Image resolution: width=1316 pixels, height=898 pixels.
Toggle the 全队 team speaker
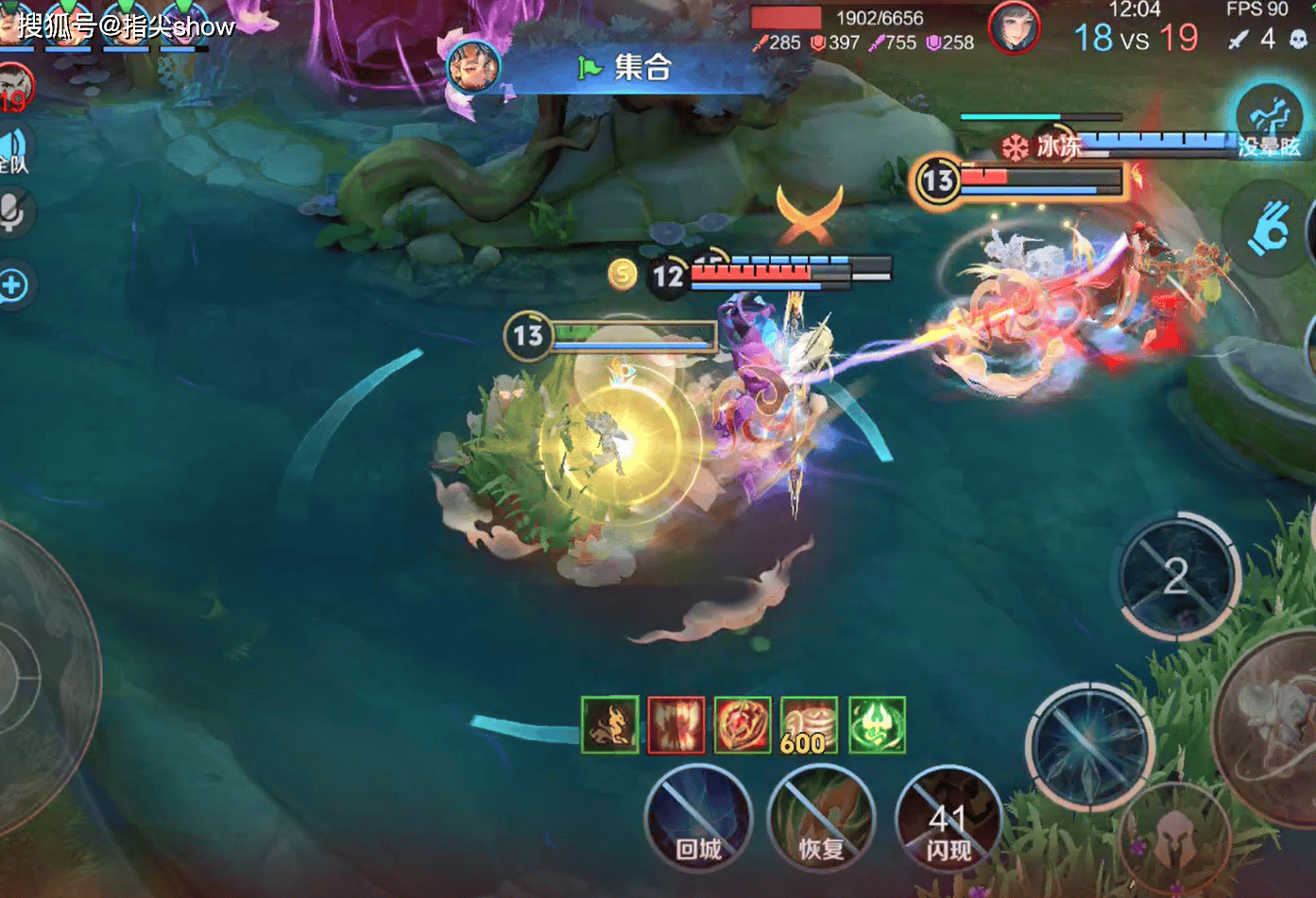[14, 150]
